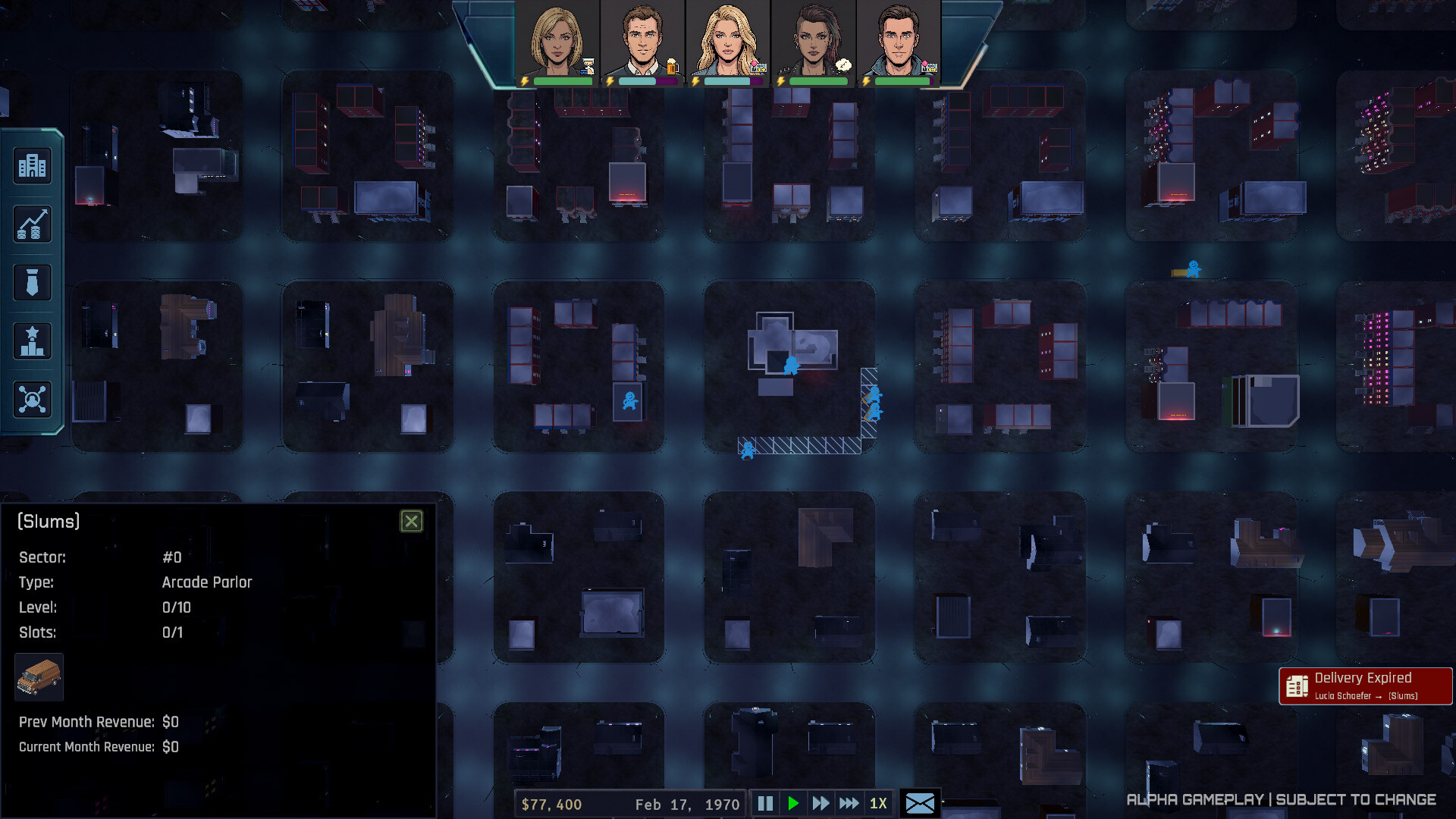
Task: Open the mail envelope at the bottom bar
Action: [921, 803]
